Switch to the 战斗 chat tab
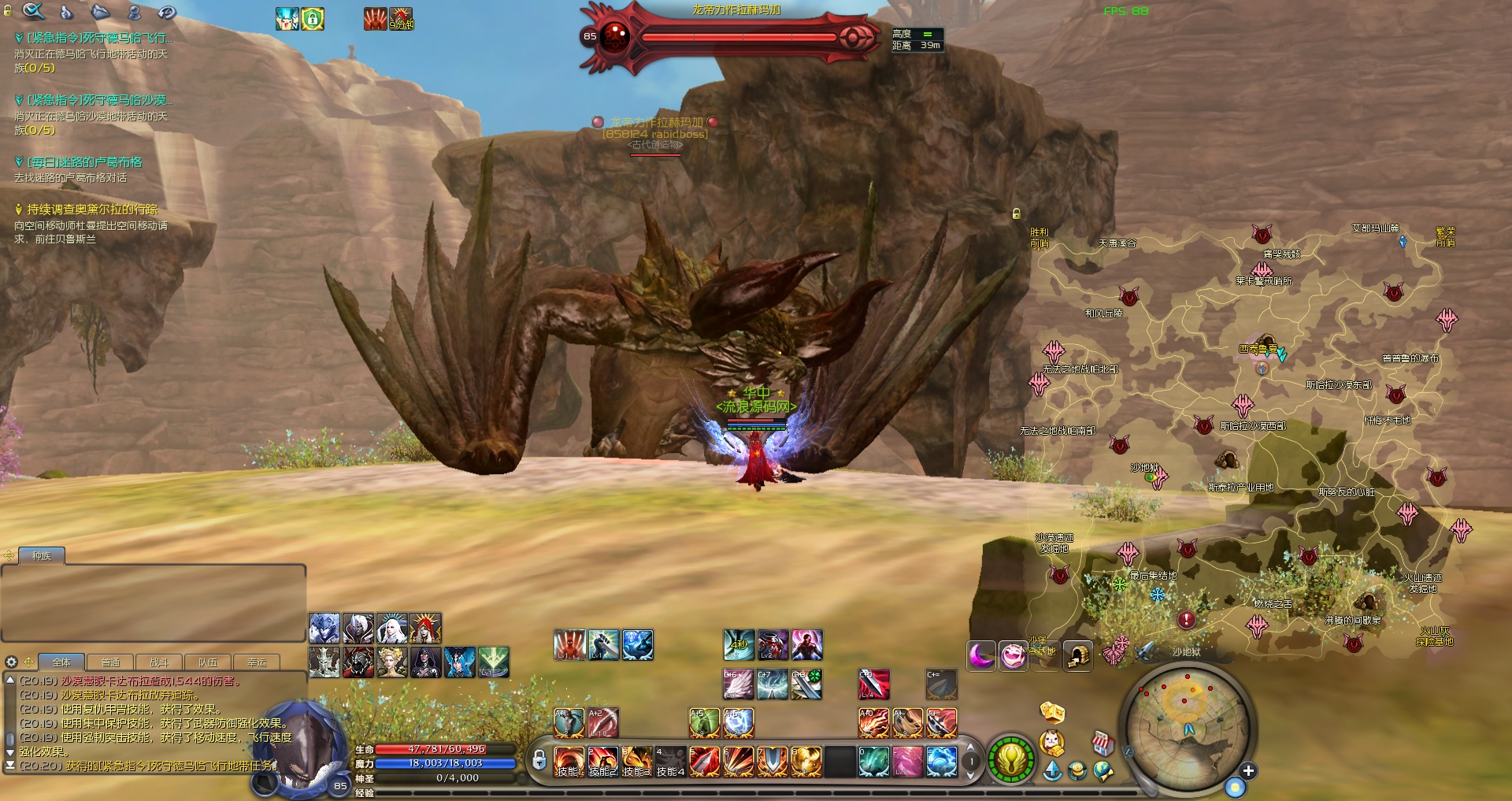The height and width of the screenshot is (801, 1512). (159, 662)
